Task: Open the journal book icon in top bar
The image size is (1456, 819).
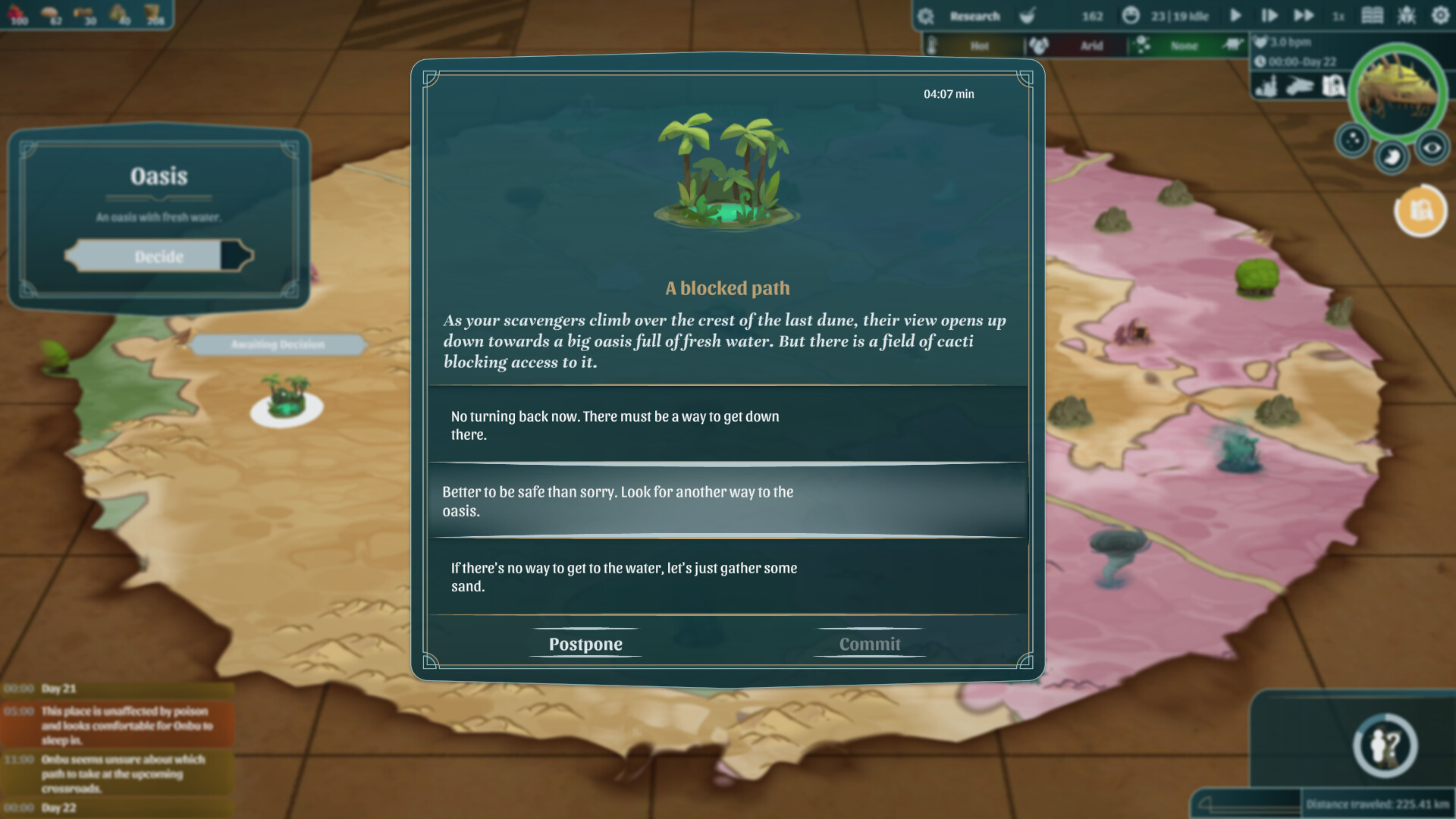Action: coord(1373,16)
